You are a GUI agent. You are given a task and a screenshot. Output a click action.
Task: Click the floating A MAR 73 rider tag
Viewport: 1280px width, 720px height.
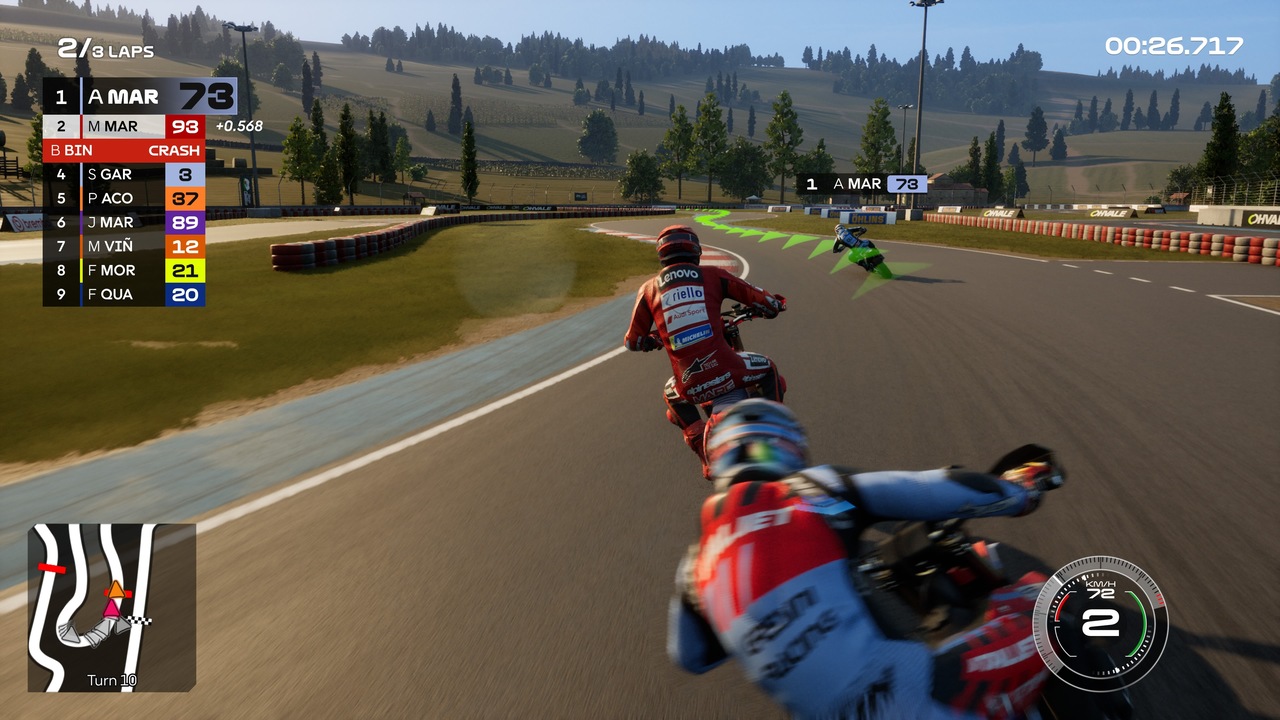862,184
